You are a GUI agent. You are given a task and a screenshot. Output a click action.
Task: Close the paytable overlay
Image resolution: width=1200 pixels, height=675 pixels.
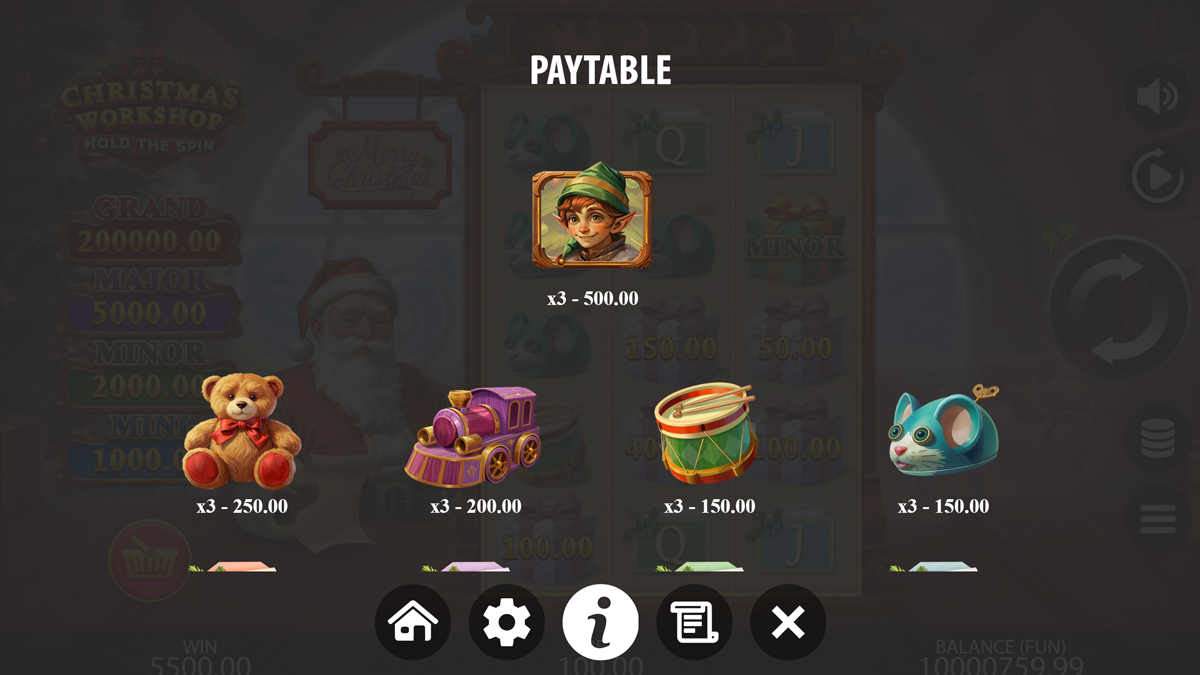click(788, 622)
